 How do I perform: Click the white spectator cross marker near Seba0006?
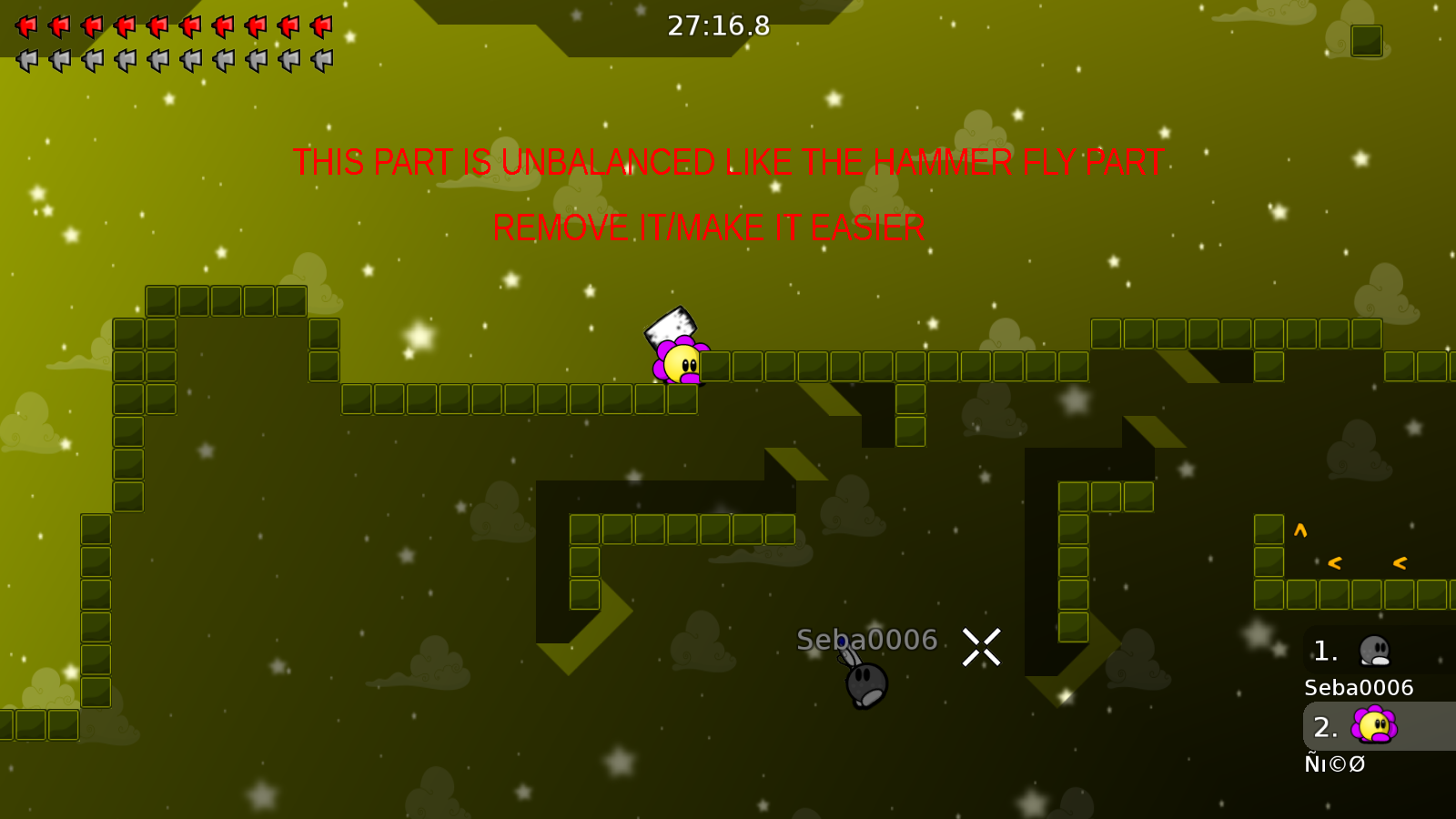tap(981, 646)
